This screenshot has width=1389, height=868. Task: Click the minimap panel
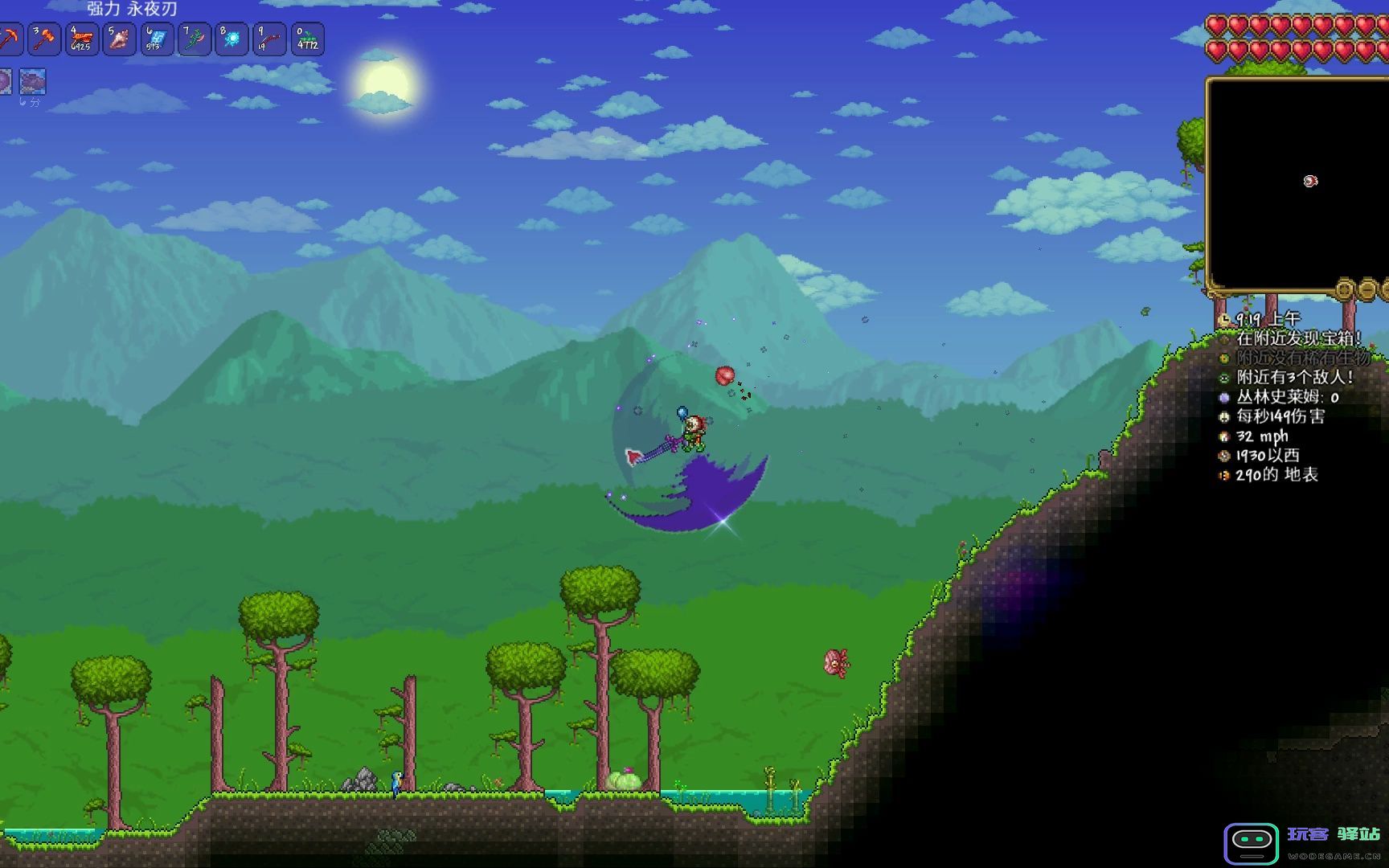point(1296,183)
